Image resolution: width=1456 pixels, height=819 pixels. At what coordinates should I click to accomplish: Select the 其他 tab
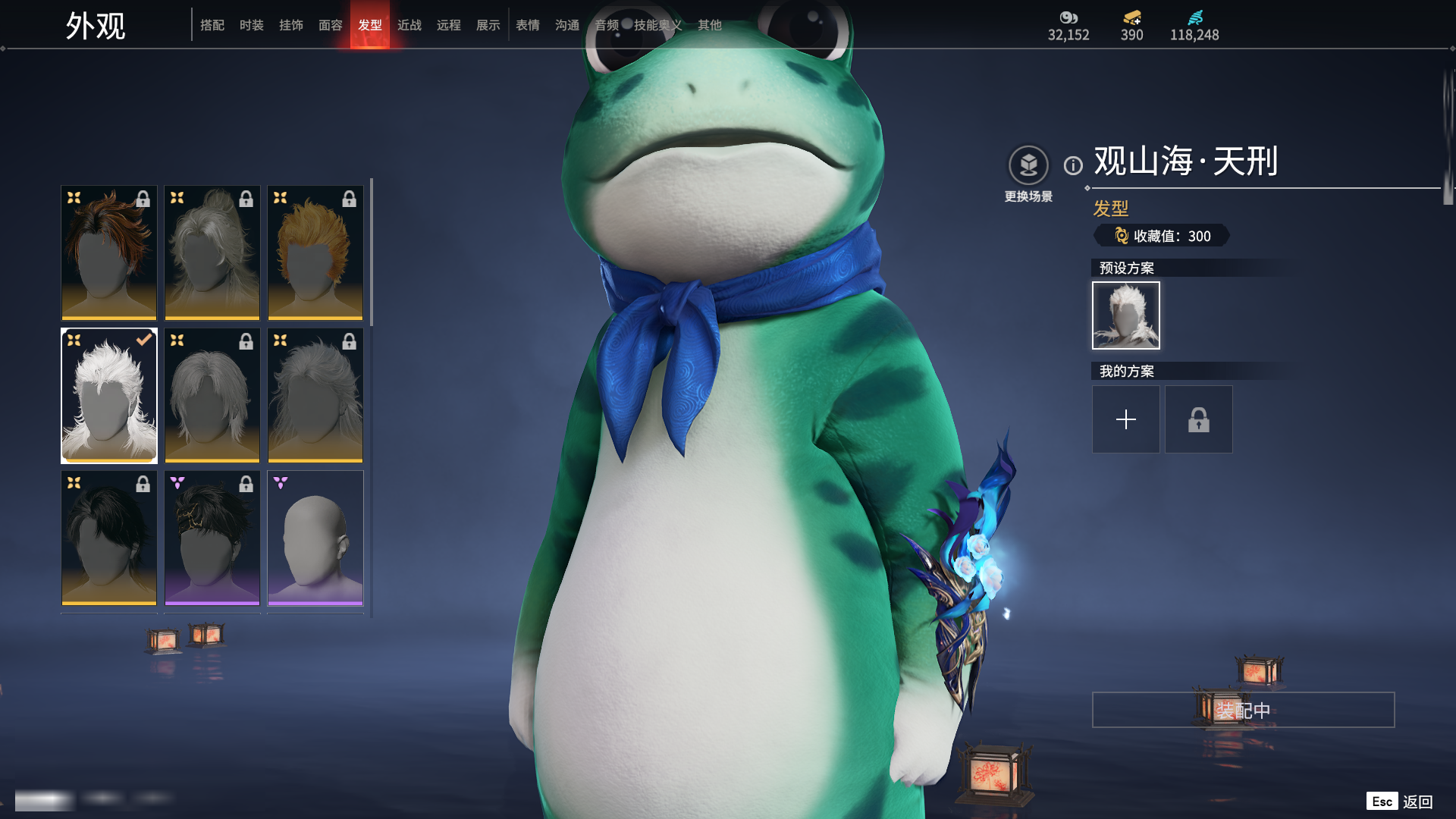click(710, 25)
